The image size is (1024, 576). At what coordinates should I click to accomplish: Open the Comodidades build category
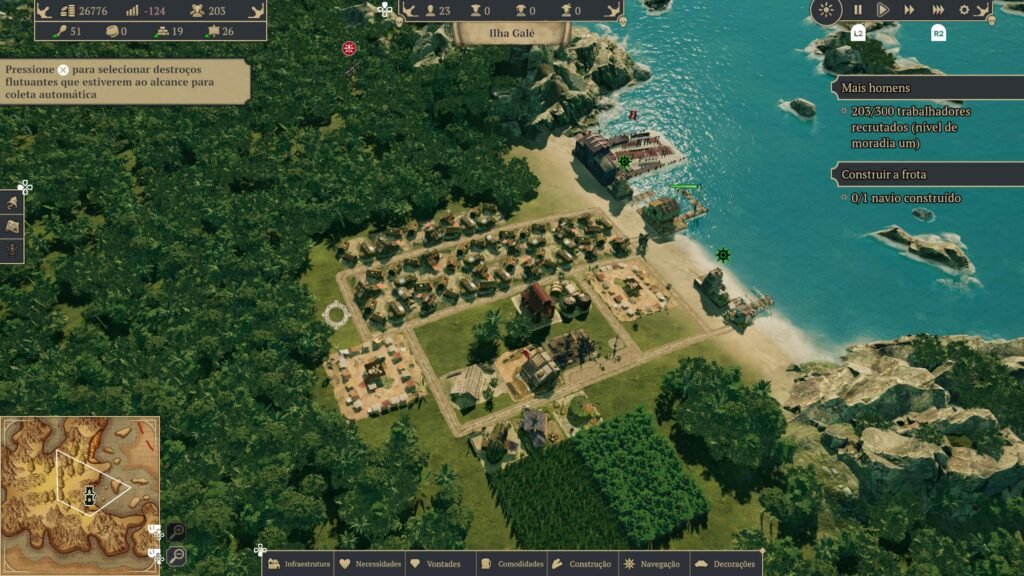(x=512, y=564)
